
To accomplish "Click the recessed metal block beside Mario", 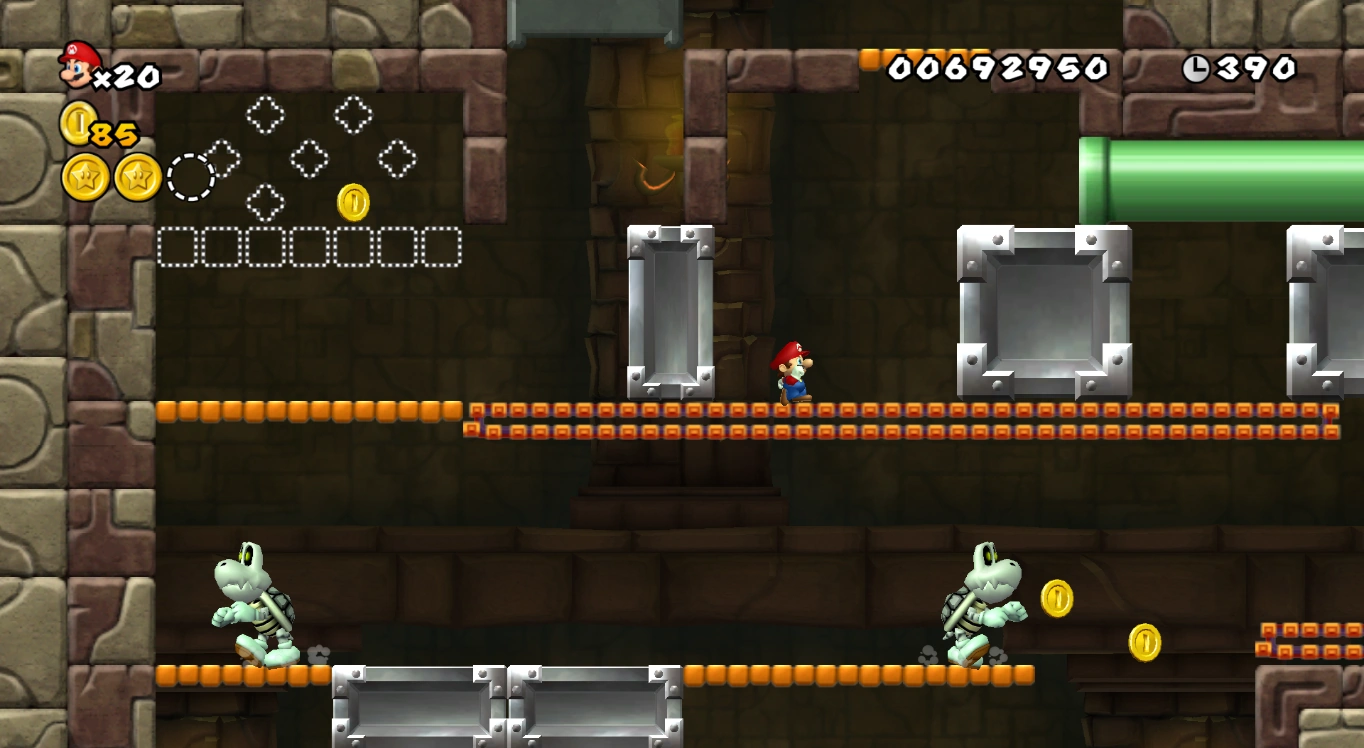I will (668, 308).
